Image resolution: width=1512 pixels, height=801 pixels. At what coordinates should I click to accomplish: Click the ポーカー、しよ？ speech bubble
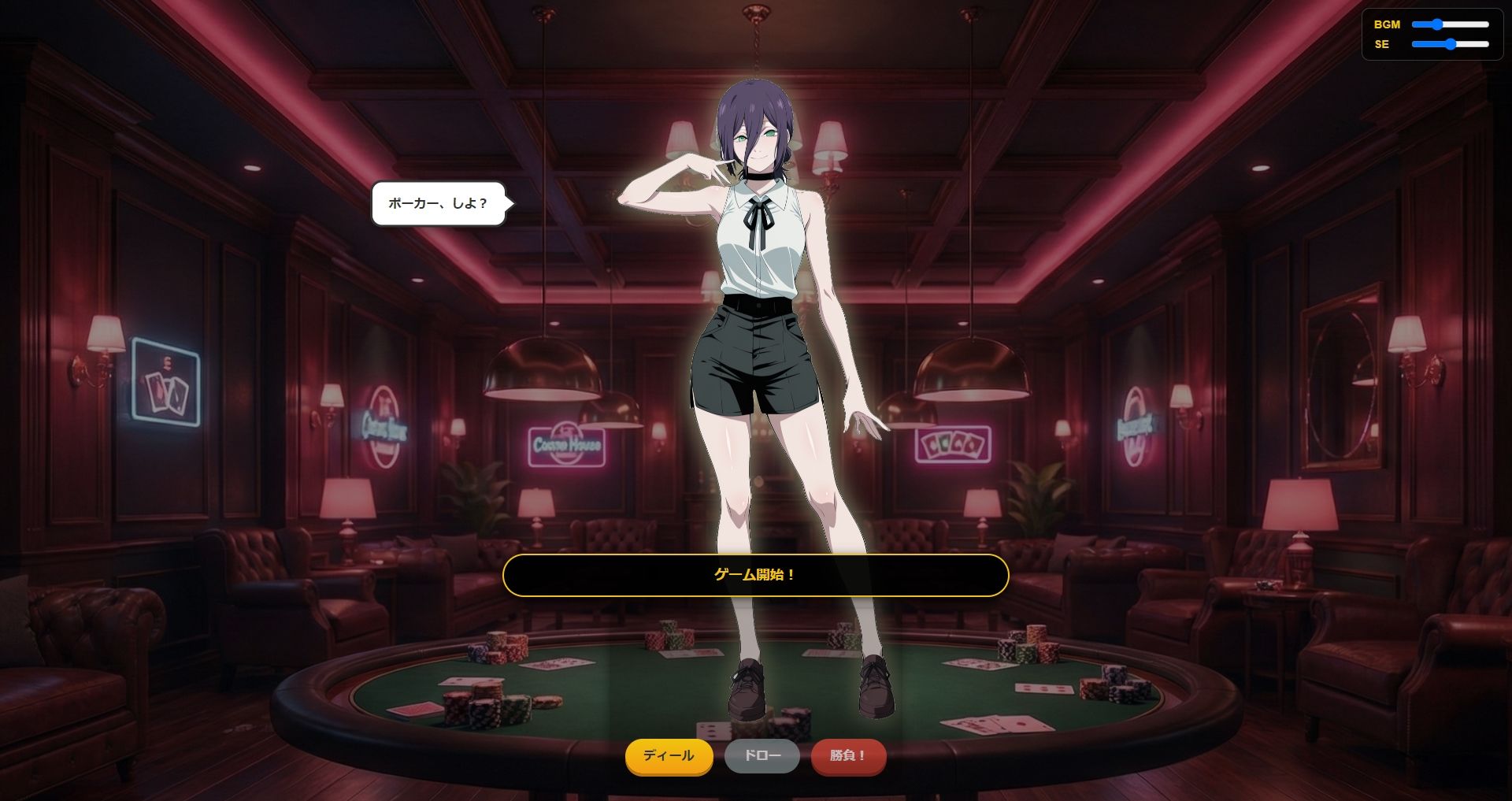tap(438, 203)
